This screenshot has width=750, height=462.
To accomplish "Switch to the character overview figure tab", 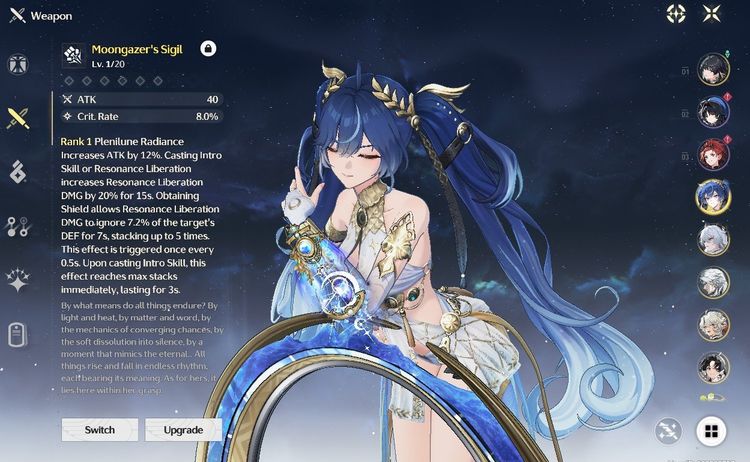I will 17,63.
